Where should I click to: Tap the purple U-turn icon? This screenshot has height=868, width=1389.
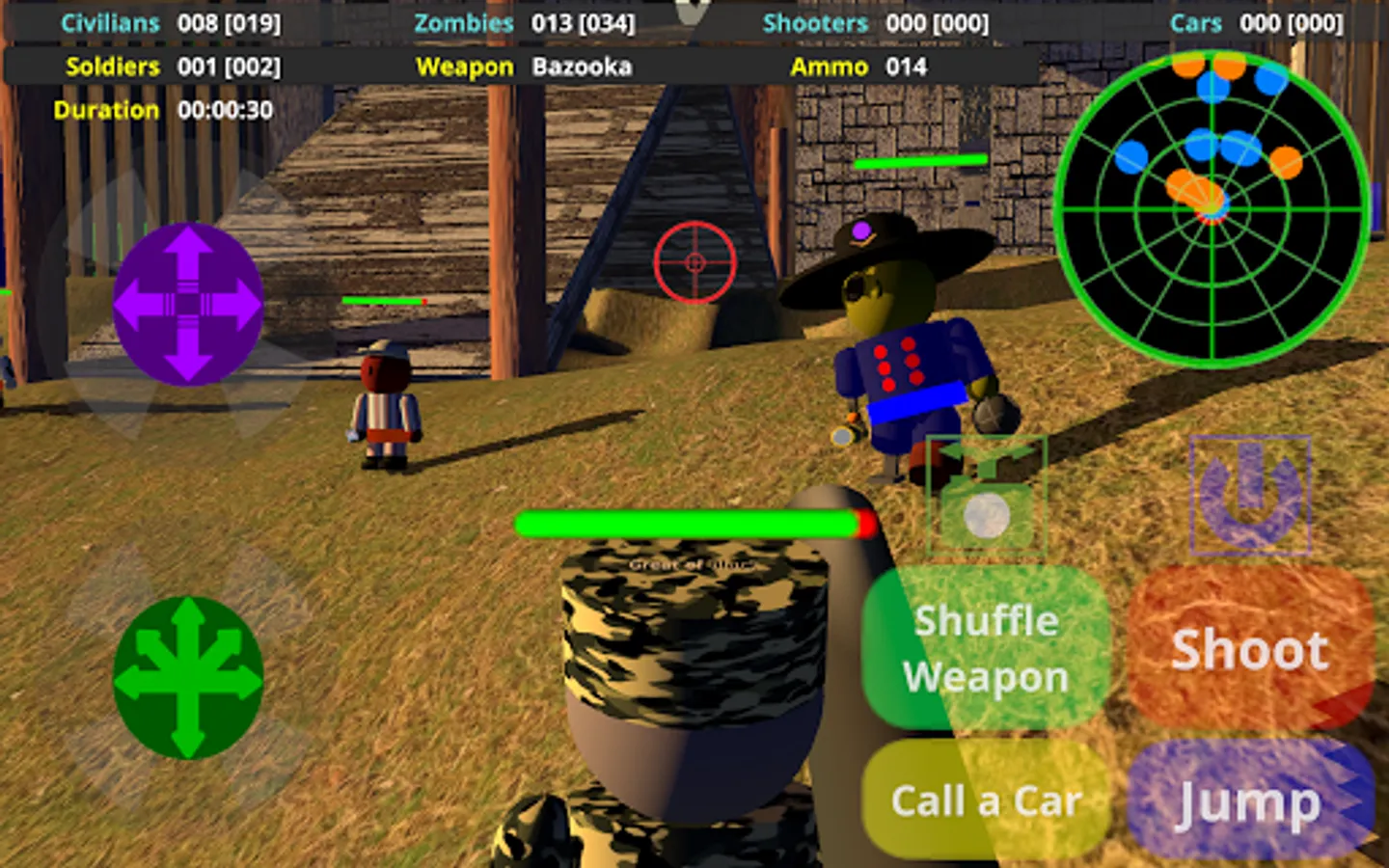pos(1251,494)
